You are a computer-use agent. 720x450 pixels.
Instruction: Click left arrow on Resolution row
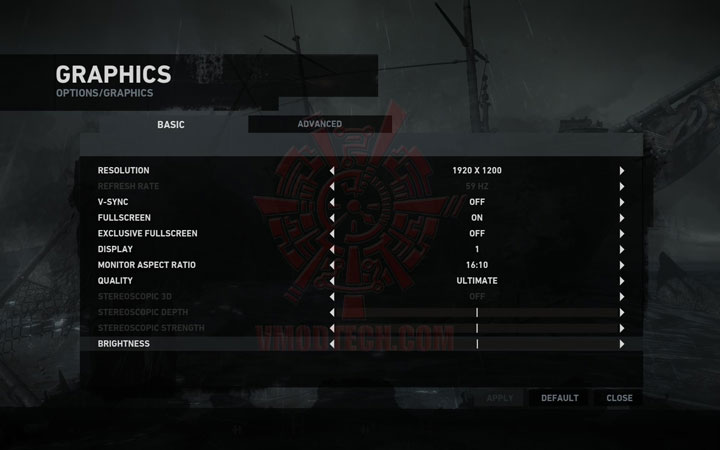332,171
